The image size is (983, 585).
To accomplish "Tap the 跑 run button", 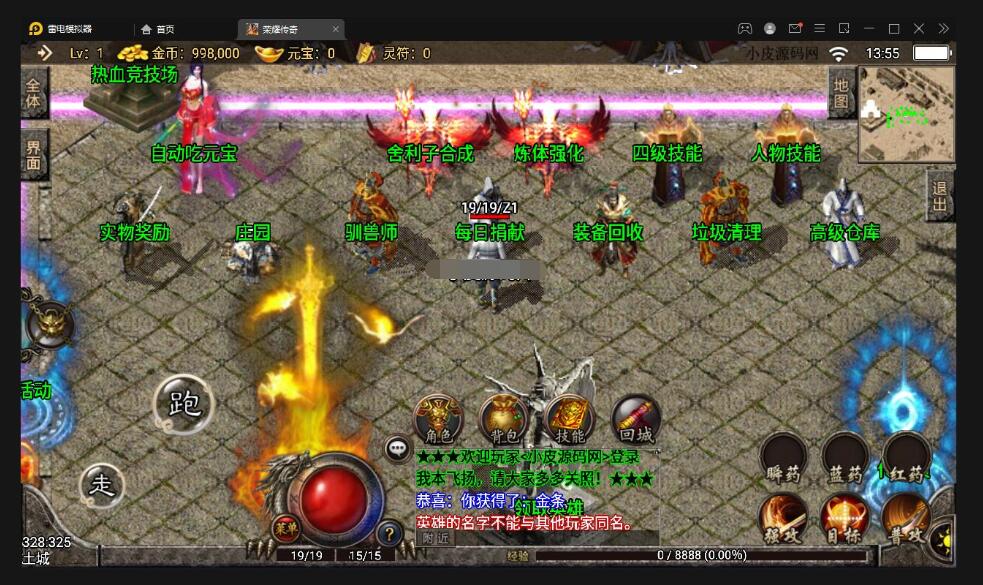I will [185, 404].
